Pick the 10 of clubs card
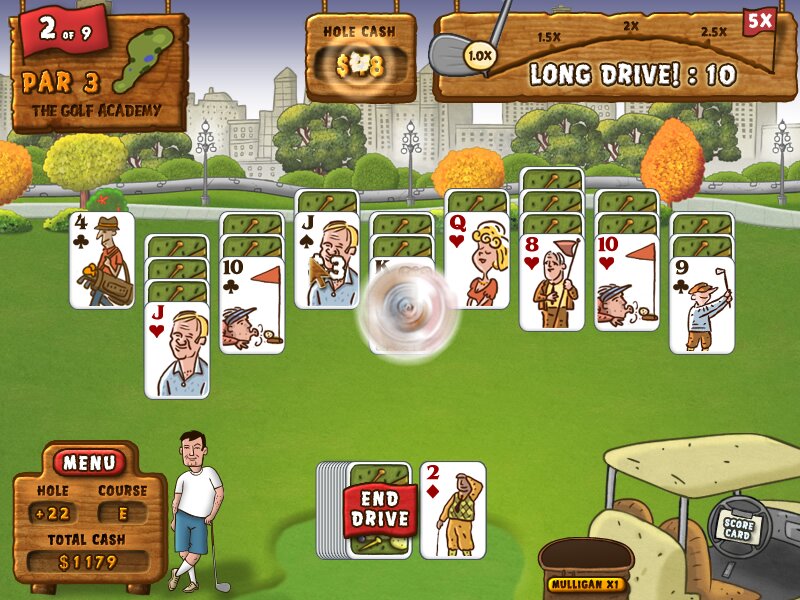Viewport: 800px width, 600px height. pos(252,304)
